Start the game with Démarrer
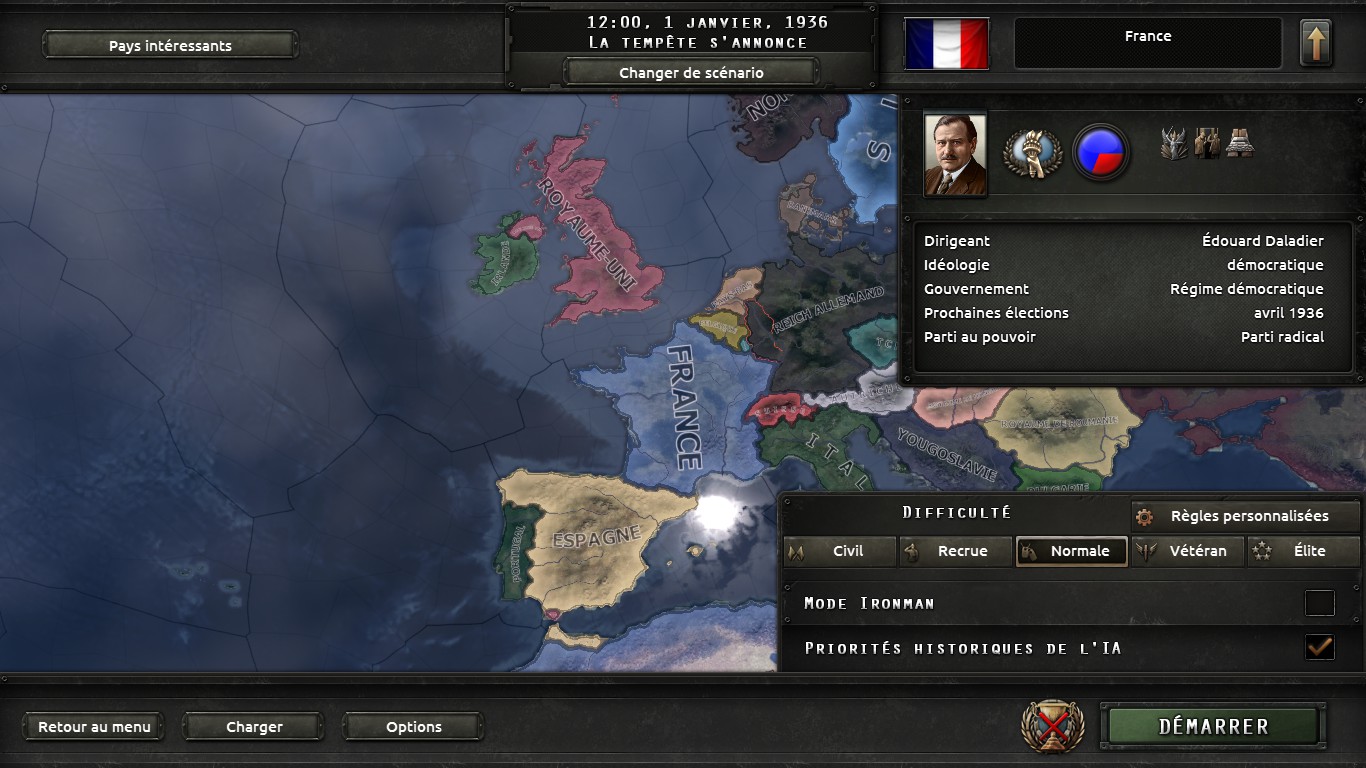Screen dimensions: 1366x768 tap(1213, 727)
